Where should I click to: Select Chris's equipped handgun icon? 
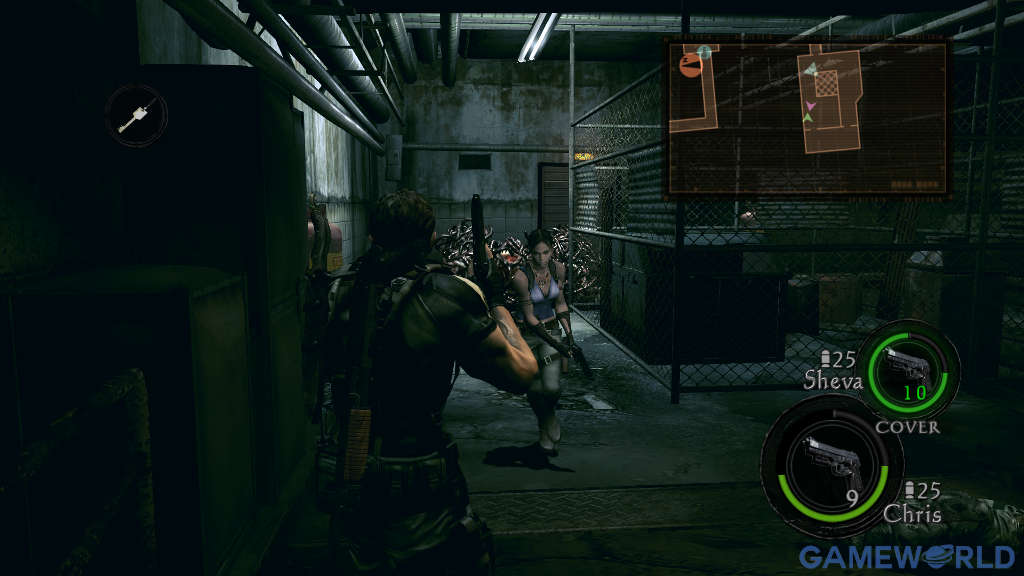click(x=829, y=461)
